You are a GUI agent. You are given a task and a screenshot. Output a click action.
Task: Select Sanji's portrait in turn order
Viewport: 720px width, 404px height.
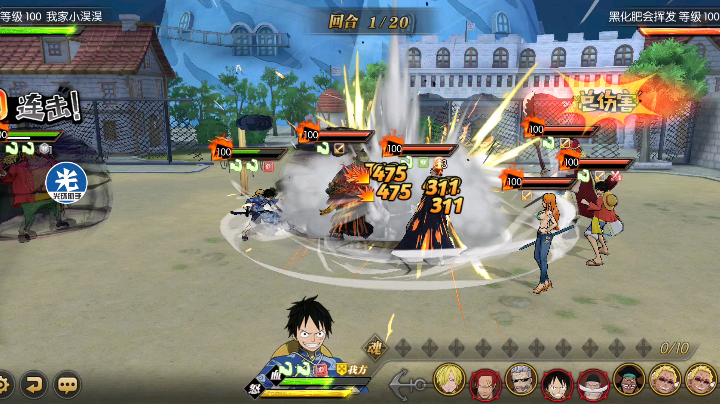[450, 382]
